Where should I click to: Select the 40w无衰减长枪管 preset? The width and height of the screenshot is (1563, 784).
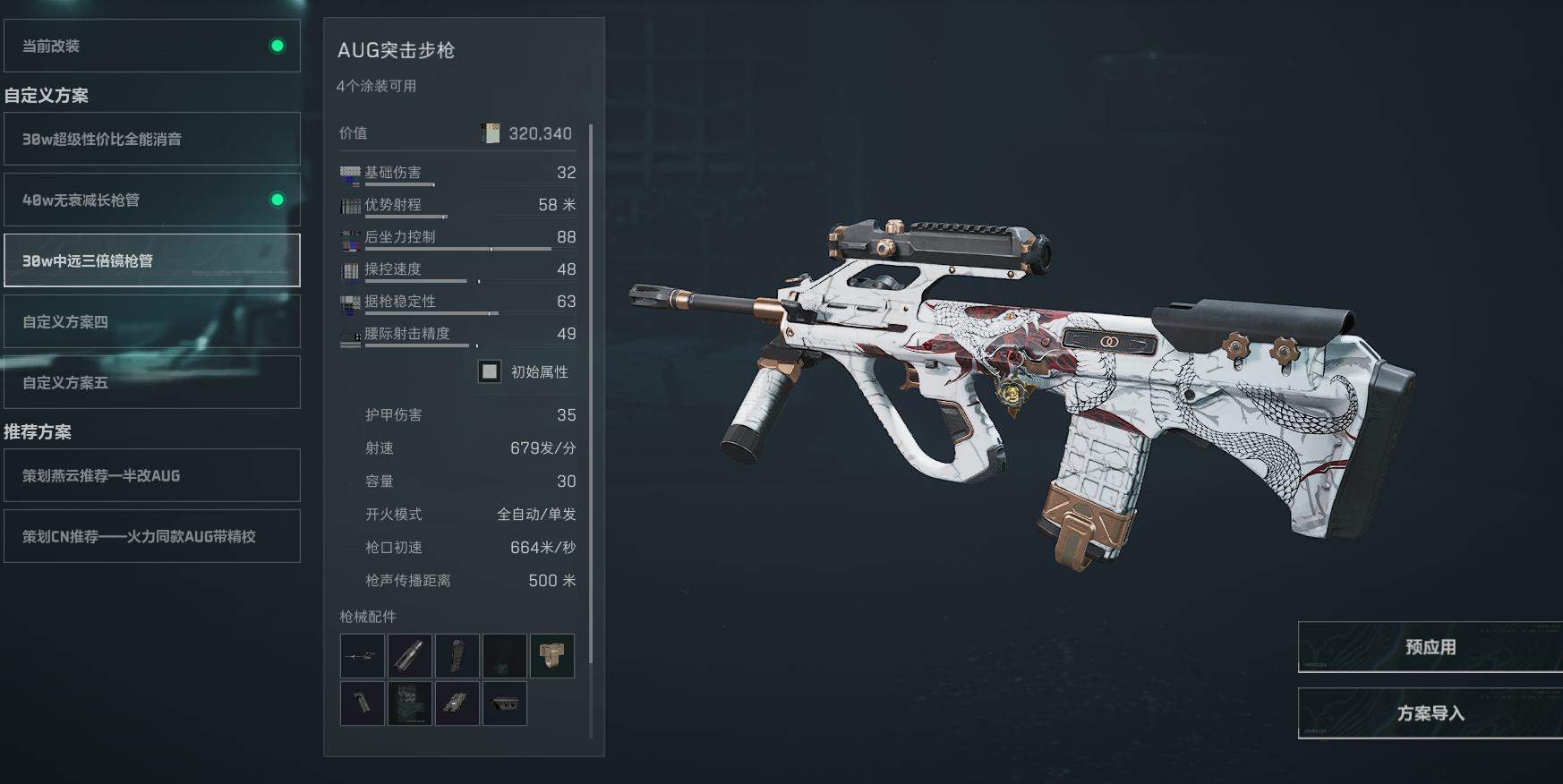152,200
